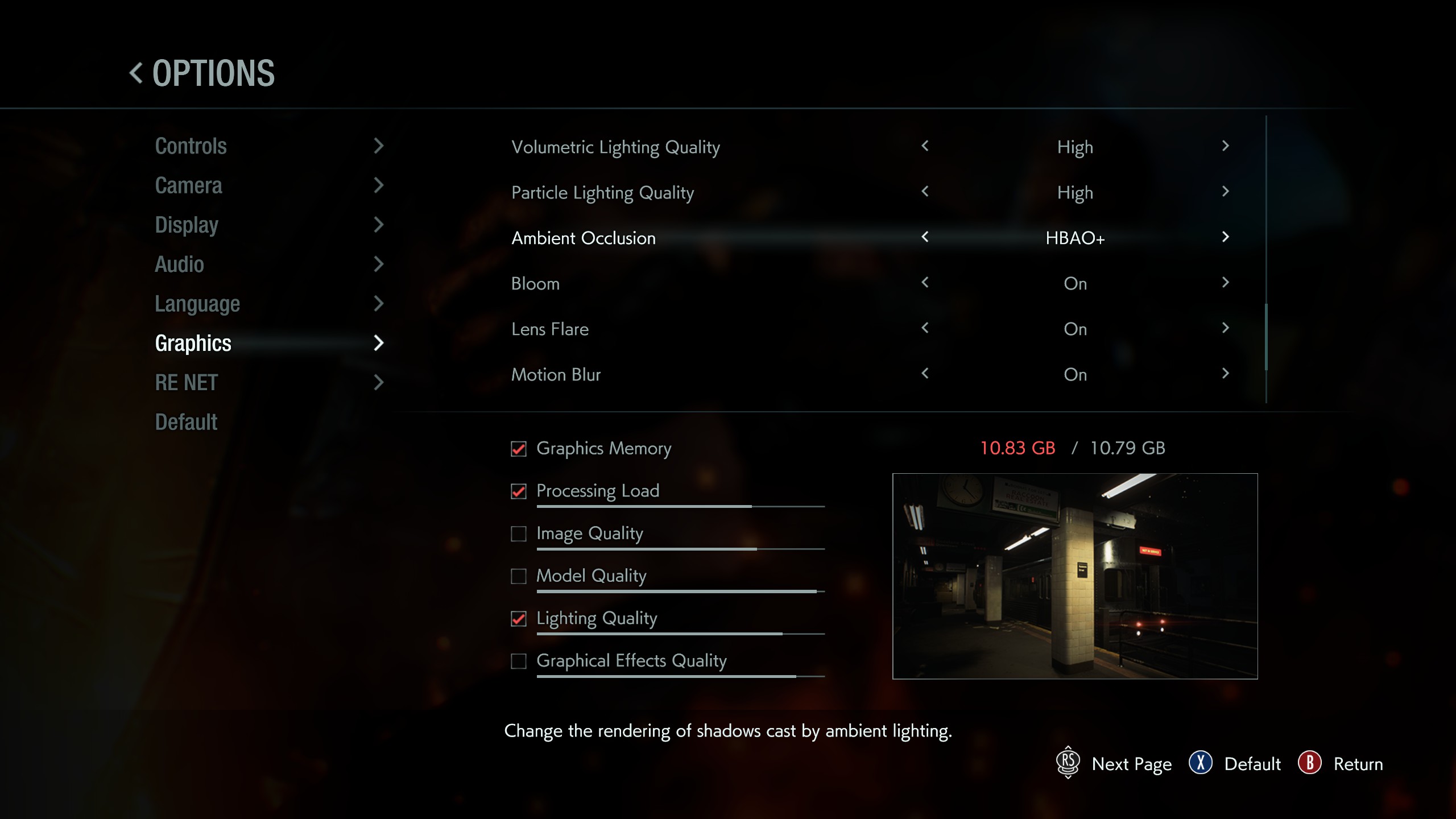Uncheck Processing Load
Image resolution: width=1456 pixels, height=819 pixels.
click(x=518, y=491)
